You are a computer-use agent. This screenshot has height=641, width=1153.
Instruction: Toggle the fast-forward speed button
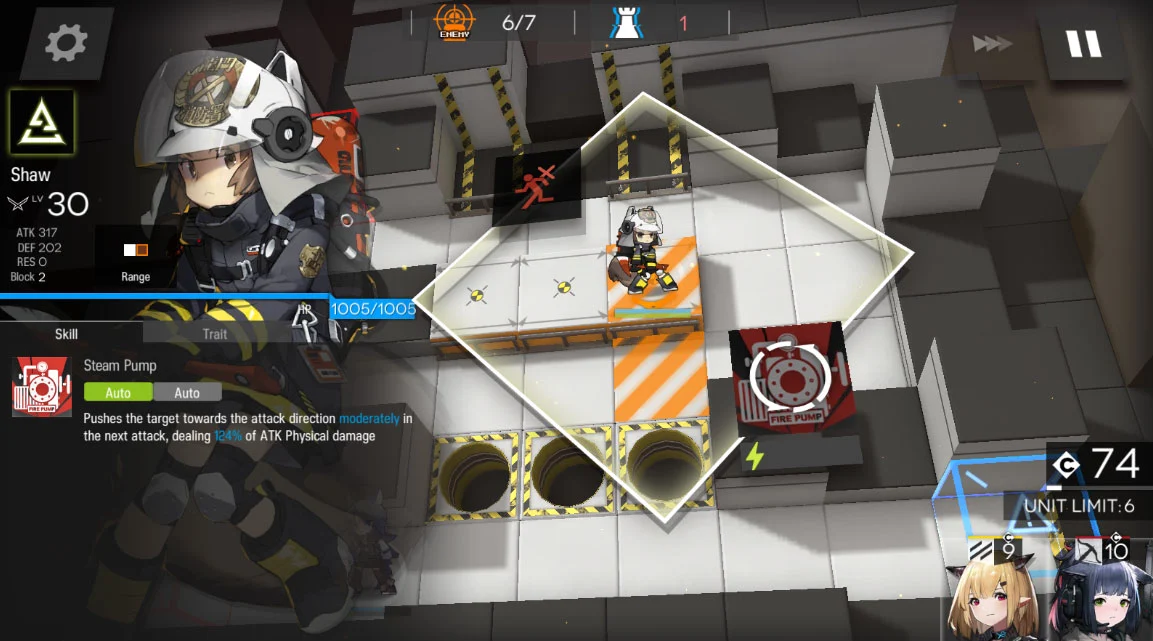(x=992, y=44)
